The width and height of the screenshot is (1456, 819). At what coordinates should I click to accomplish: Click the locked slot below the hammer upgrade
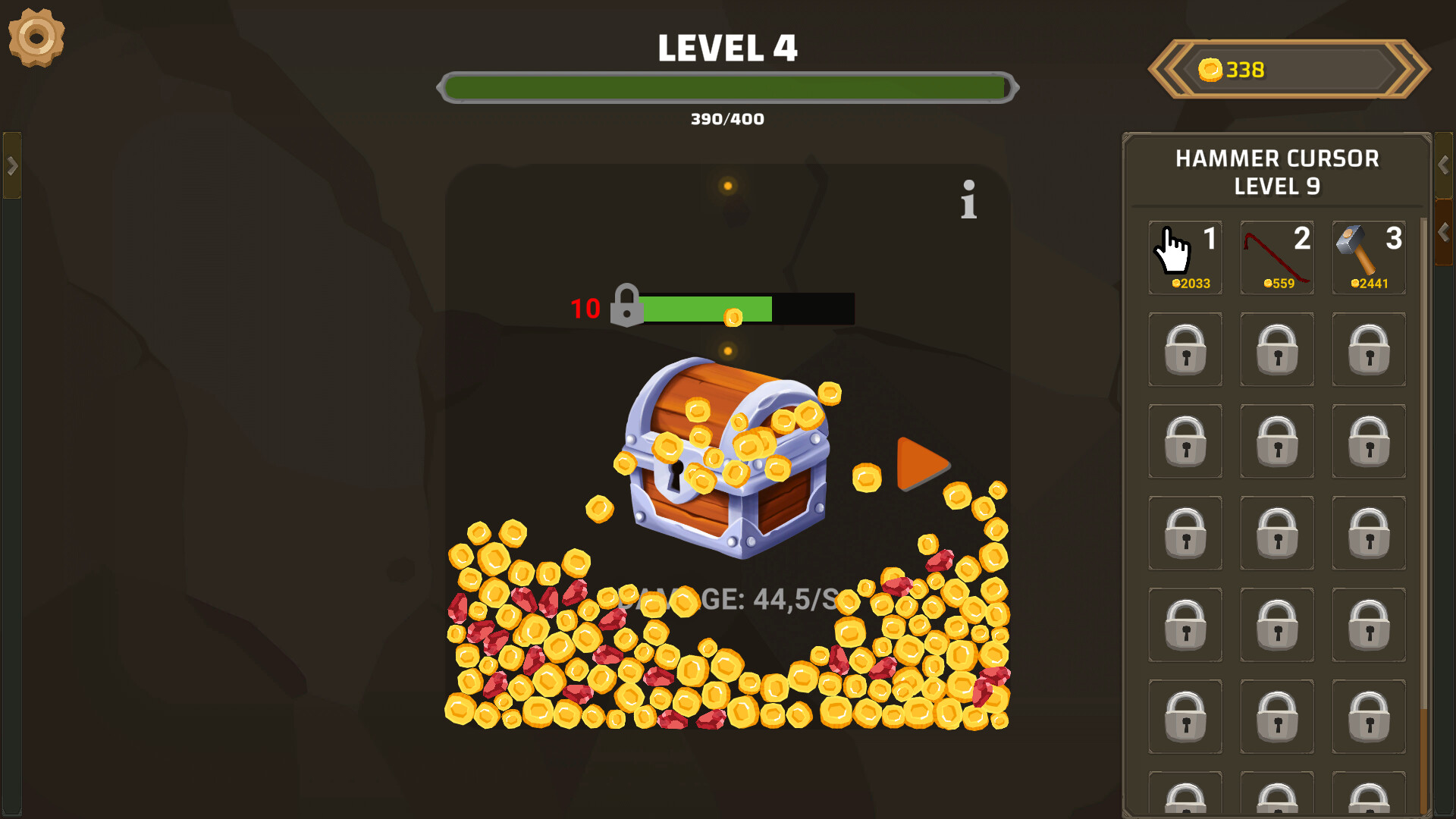click(1368, 350)
